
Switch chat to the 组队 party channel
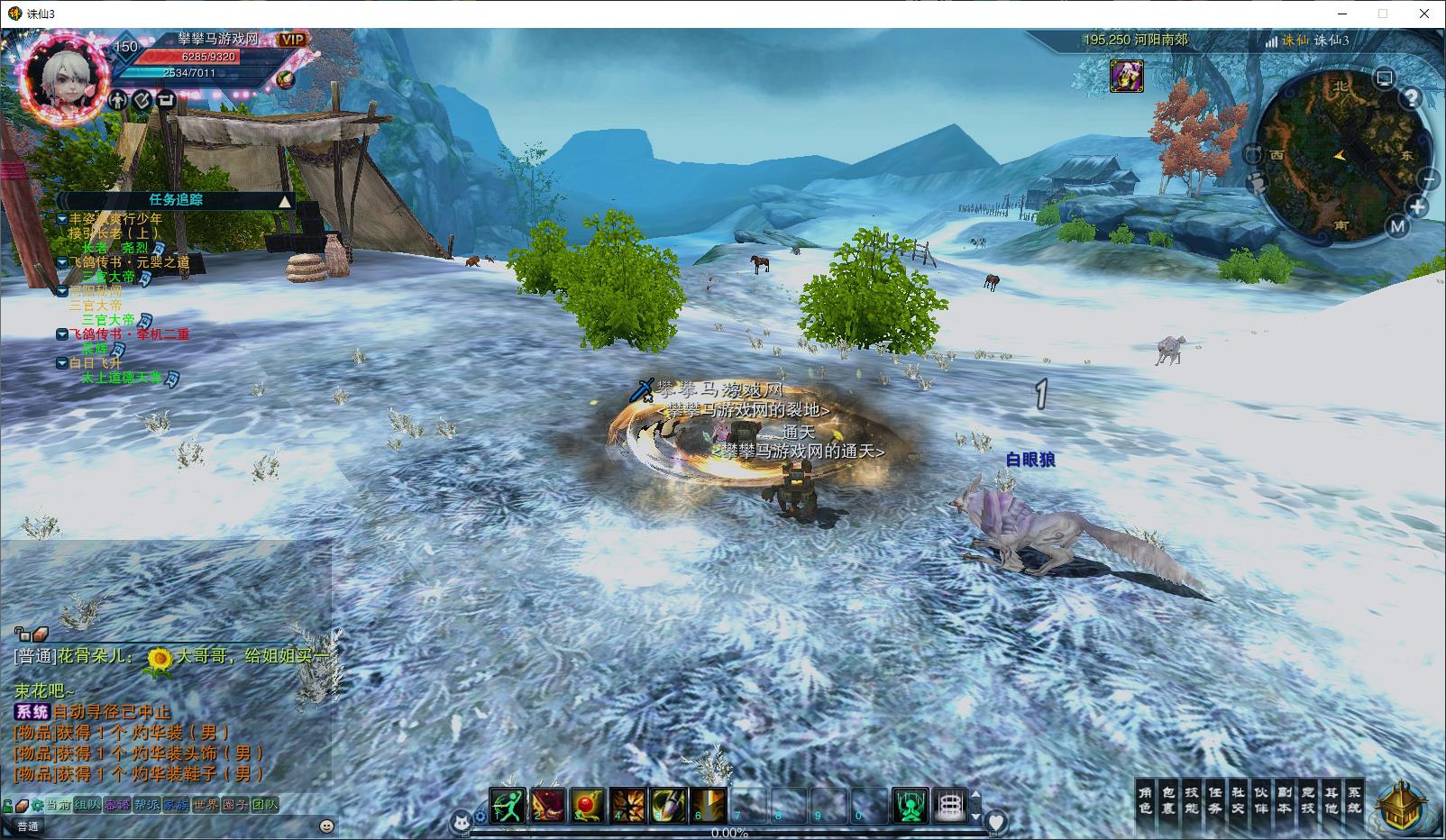tap(87, 805)
